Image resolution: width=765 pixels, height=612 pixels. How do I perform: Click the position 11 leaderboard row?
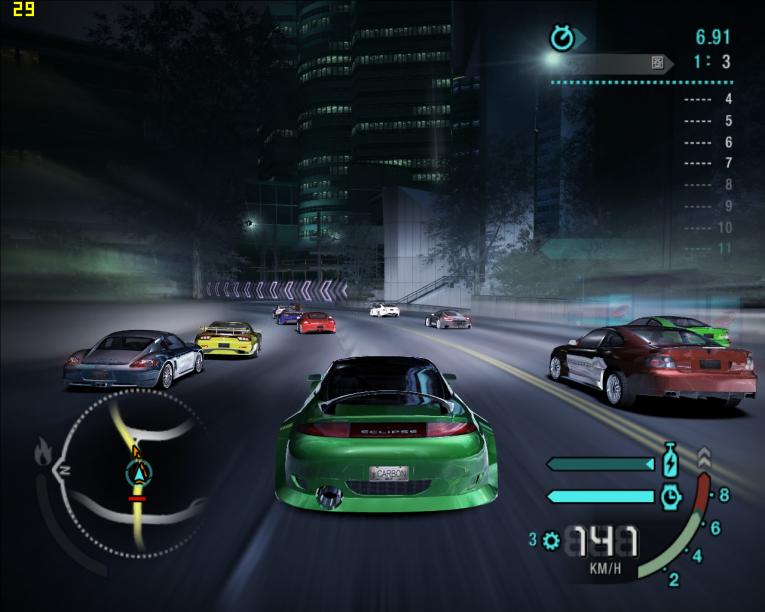click(x=708, y=248)
